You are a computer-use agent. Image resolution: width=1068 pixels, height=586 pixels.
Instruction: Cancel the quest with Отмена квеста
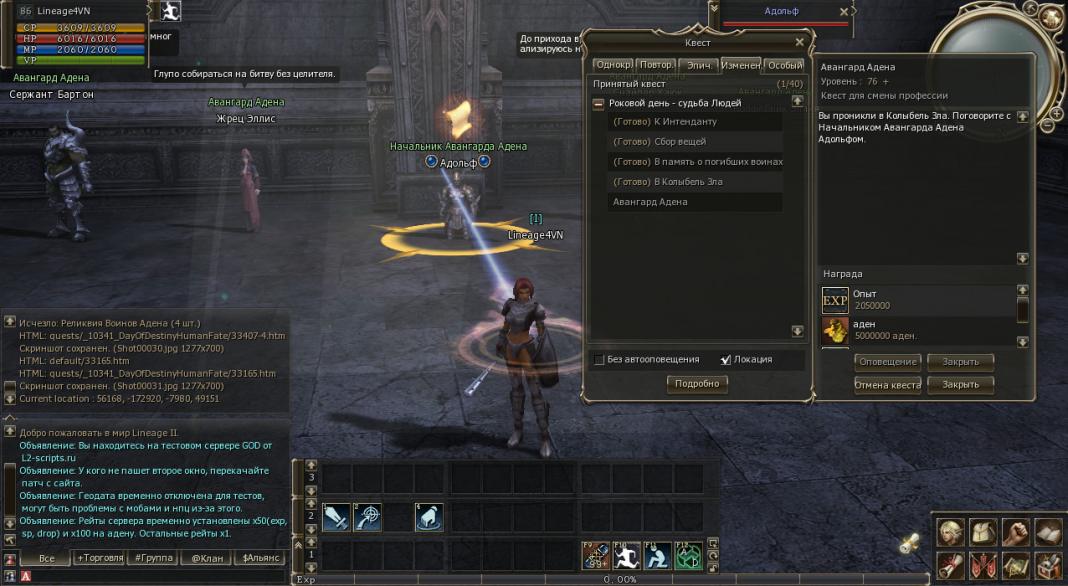(x=887, y=384)
